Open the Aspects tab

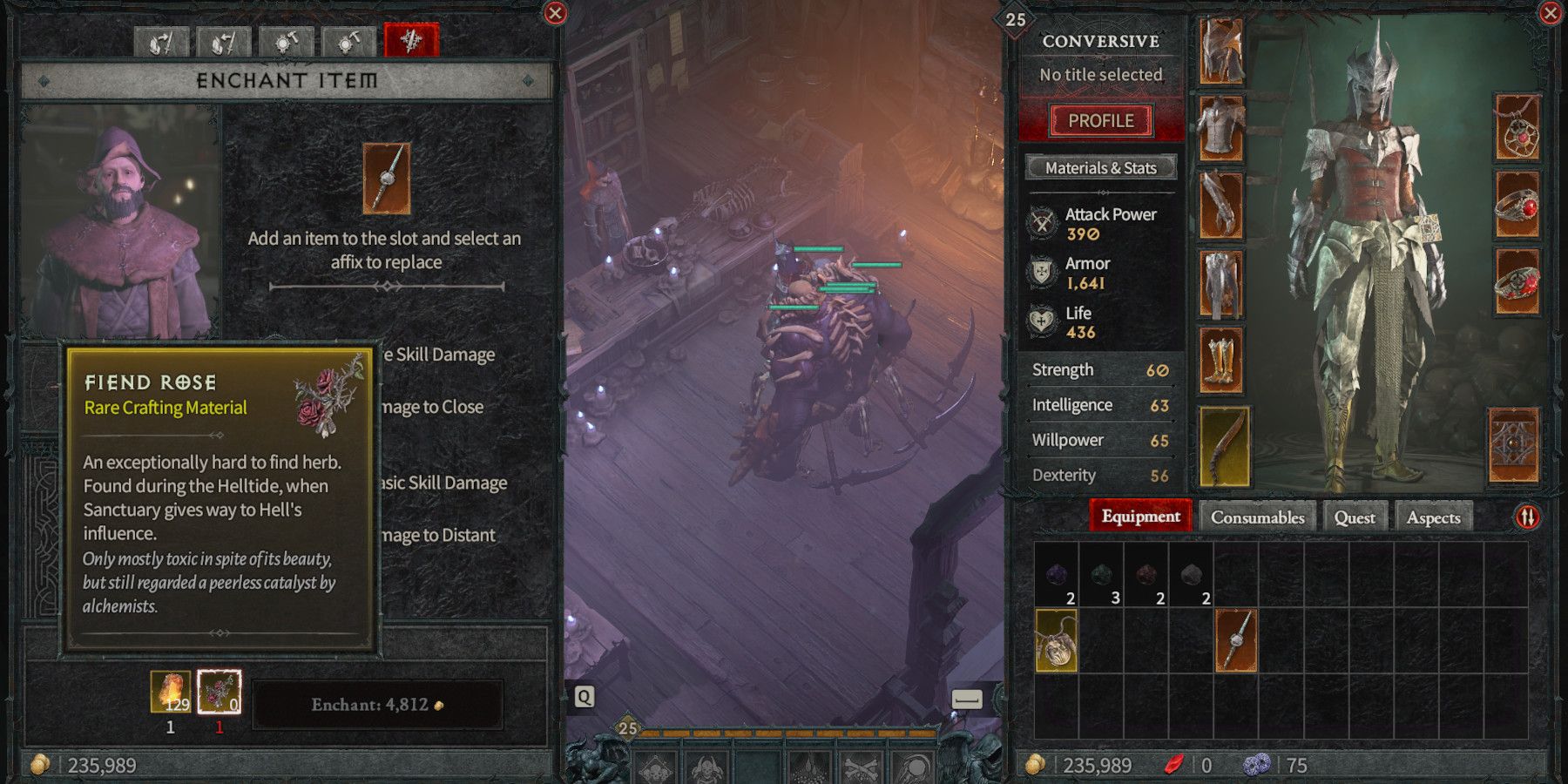1434,516
